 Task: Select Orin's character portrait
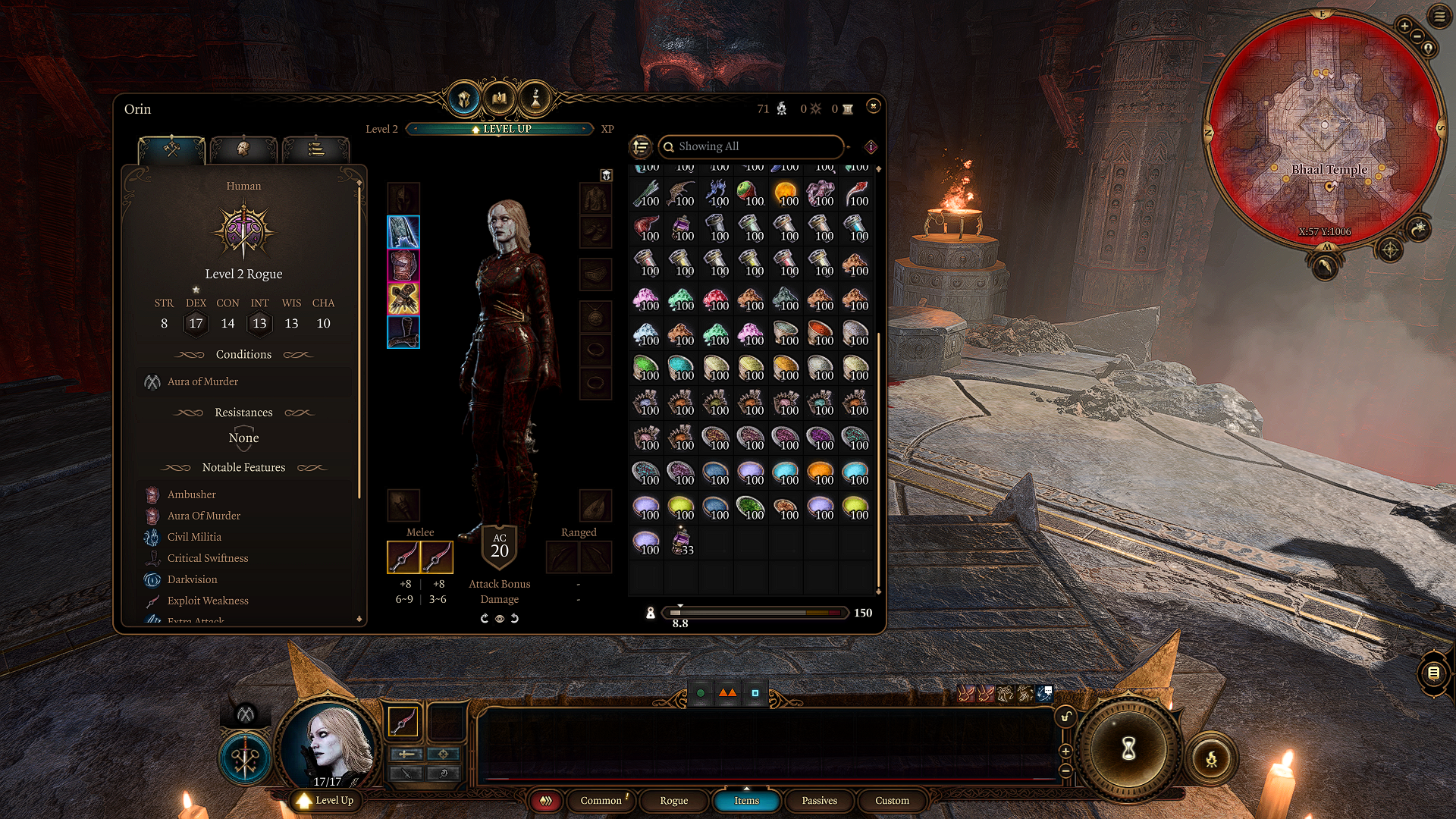pos(329,745)
